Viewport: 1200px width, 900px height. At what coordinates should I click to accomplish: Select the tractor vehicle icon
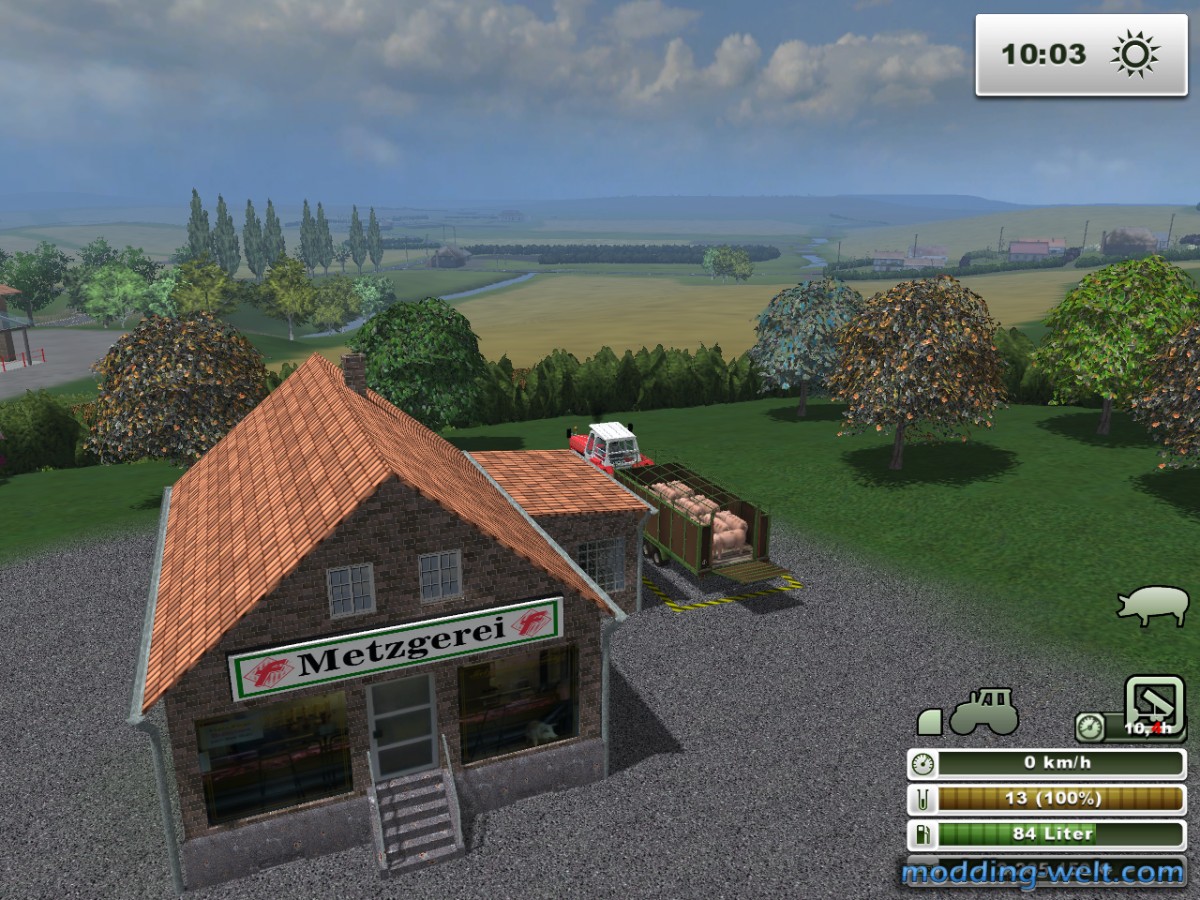point(983,711)
